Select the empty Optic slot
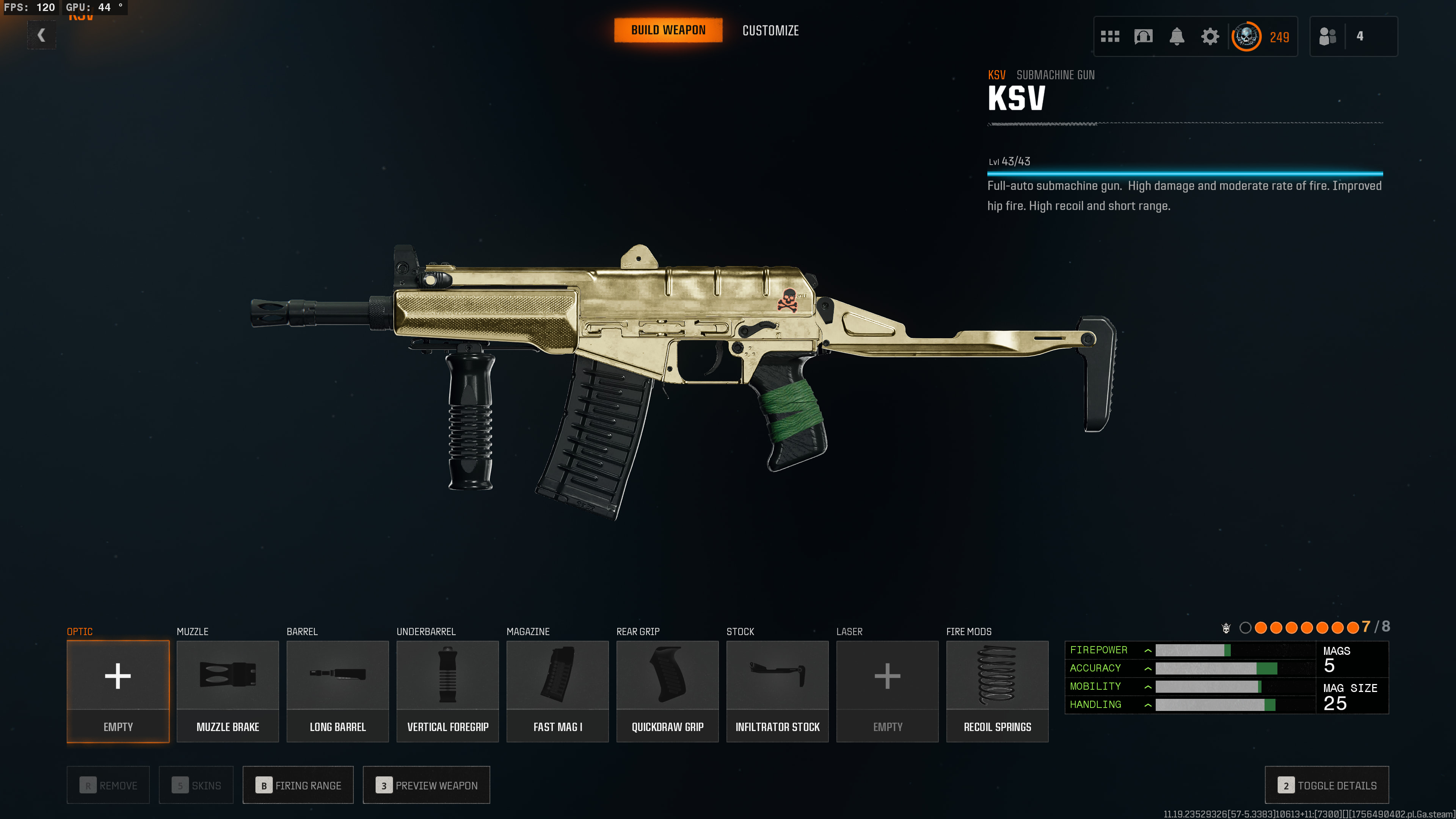The image size is (1456, 819). pyautogui.click(x=118, y=691)
